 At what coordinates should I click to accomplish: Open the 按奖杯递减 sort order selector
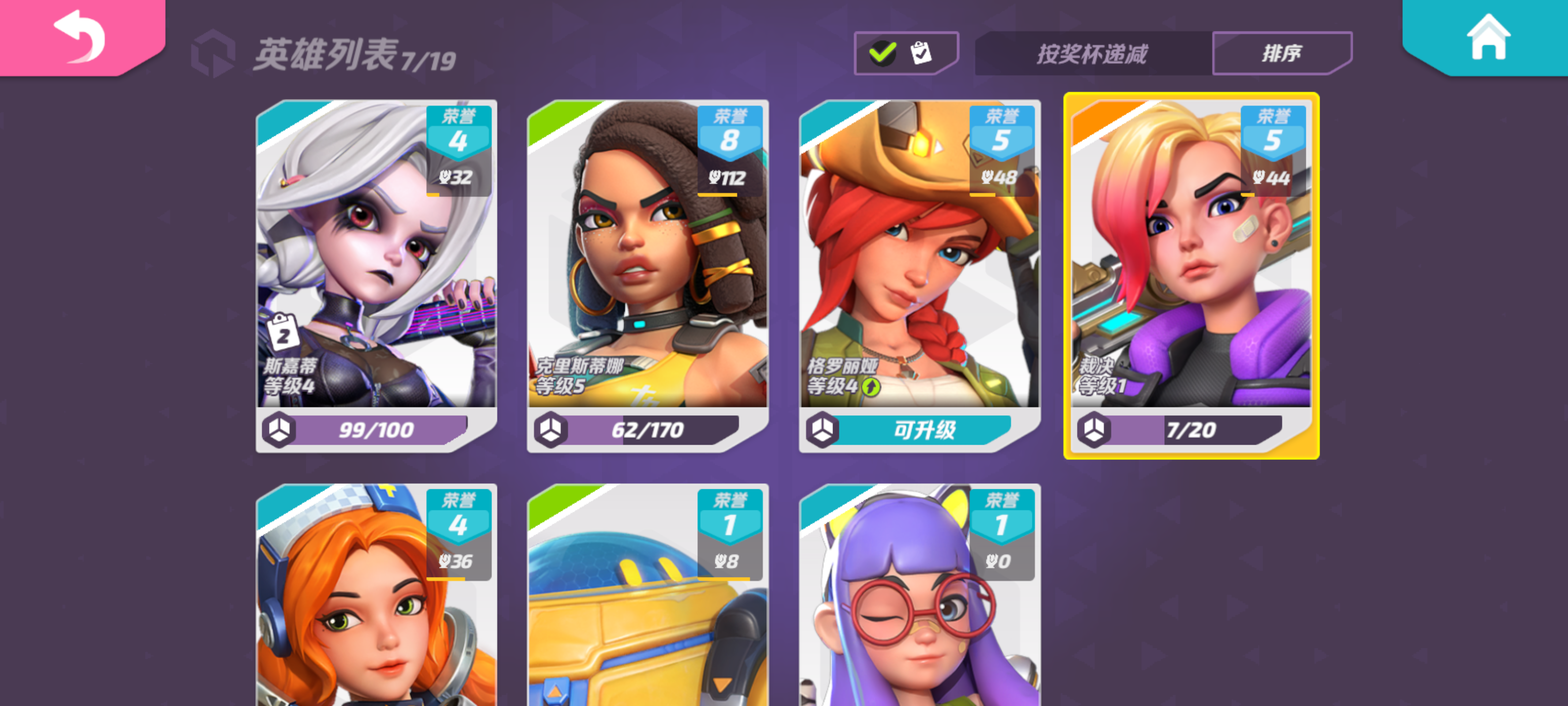[1091, 53]
